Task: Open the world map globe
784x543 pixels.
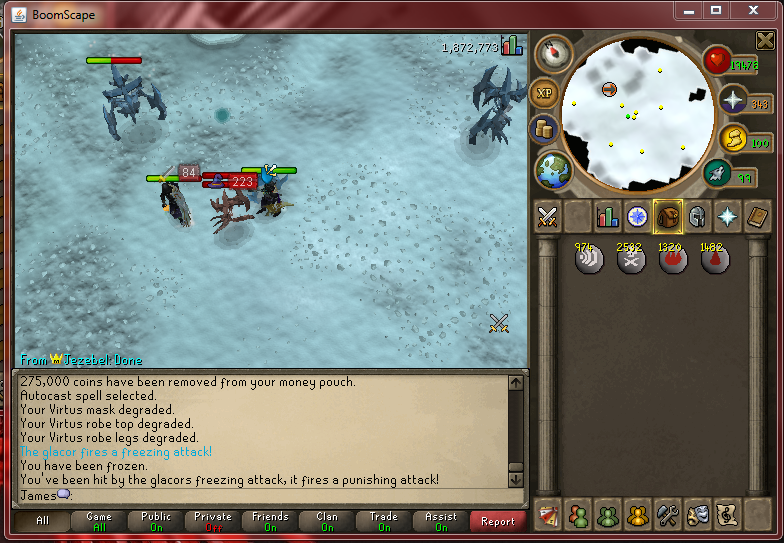Action: pyautogui.click(x=552, y=170)
